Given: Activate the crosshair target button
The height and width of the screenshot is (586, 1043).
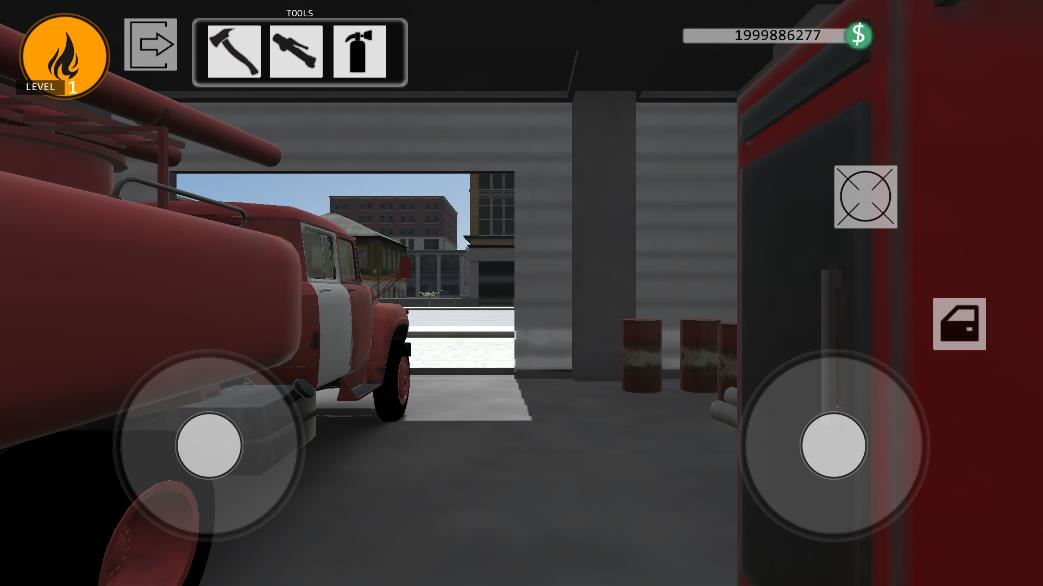Looking at the screenshot, I should point(866,197).
